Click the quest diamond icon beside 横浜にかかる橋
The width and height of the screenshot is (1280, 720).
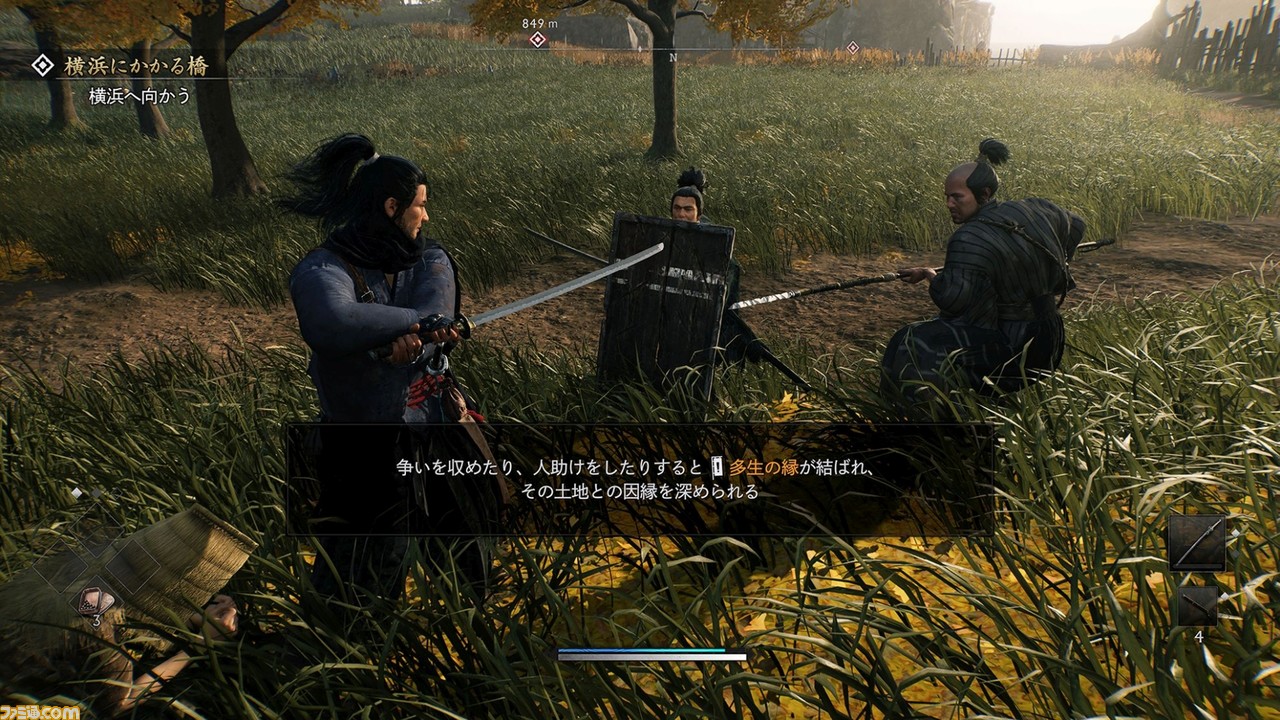point(42,67)
